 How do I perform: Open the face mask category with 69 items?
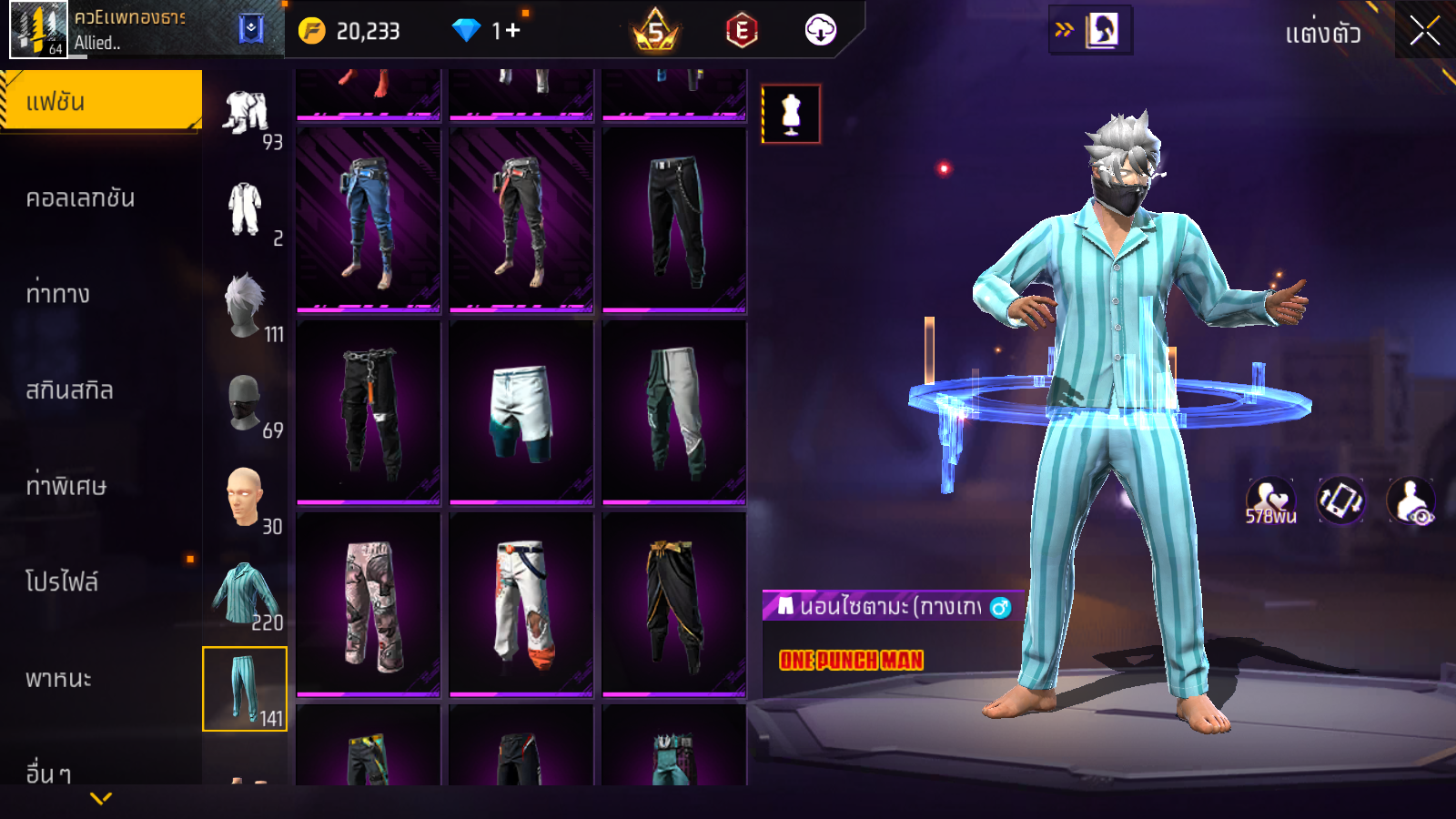click(245, 402)
